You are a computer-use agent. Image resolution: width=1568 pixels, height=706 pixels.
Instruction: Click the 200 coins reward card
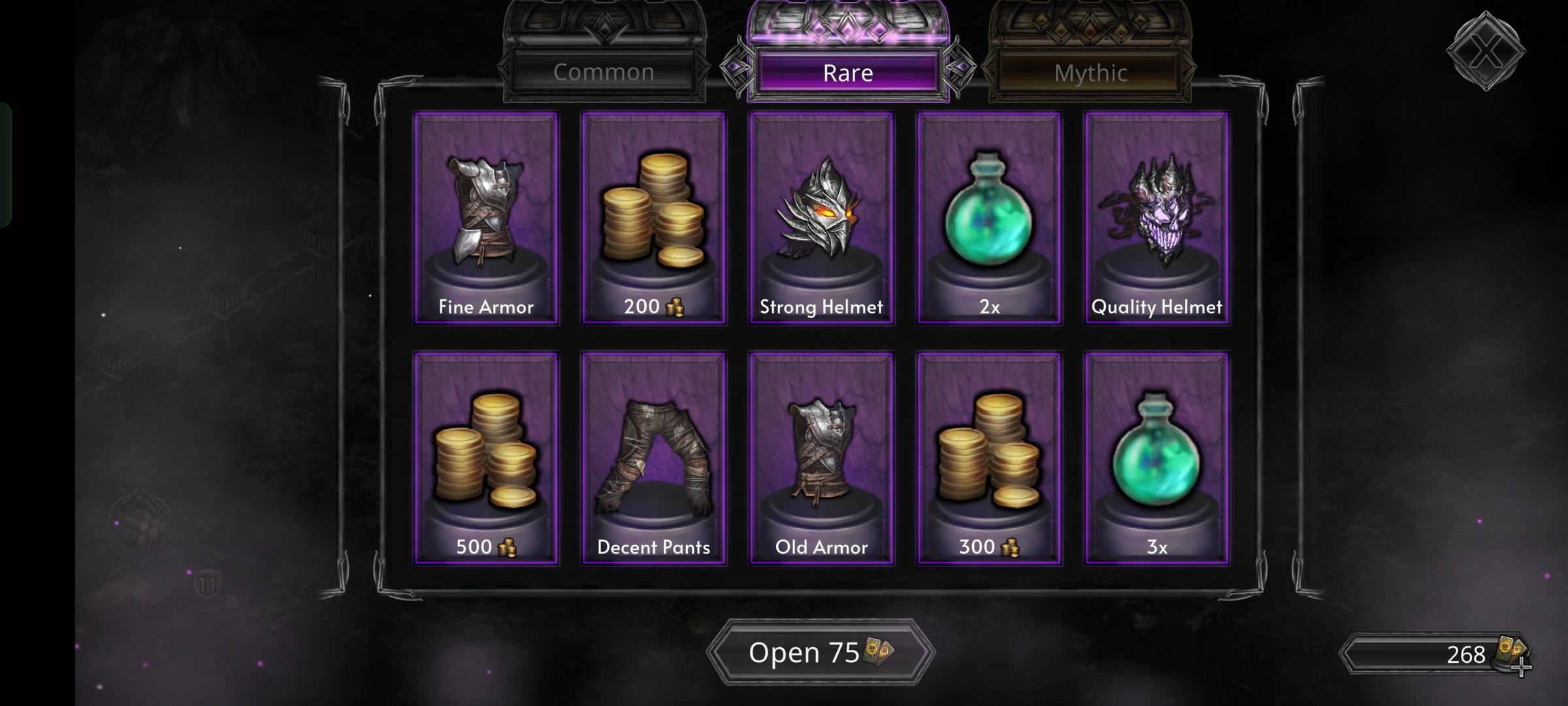[x=653, y=216]
